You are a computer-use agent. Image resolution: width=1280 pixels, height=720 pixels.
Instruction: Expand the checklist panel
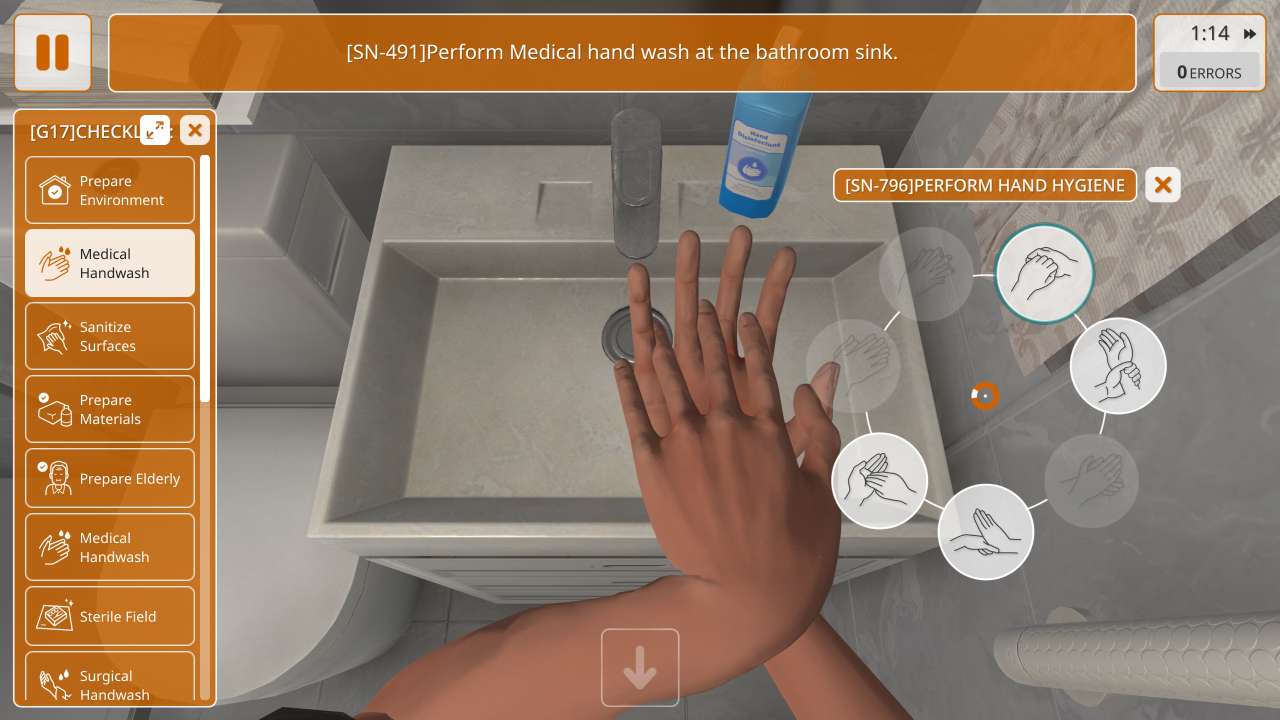[x=155, y=130]
